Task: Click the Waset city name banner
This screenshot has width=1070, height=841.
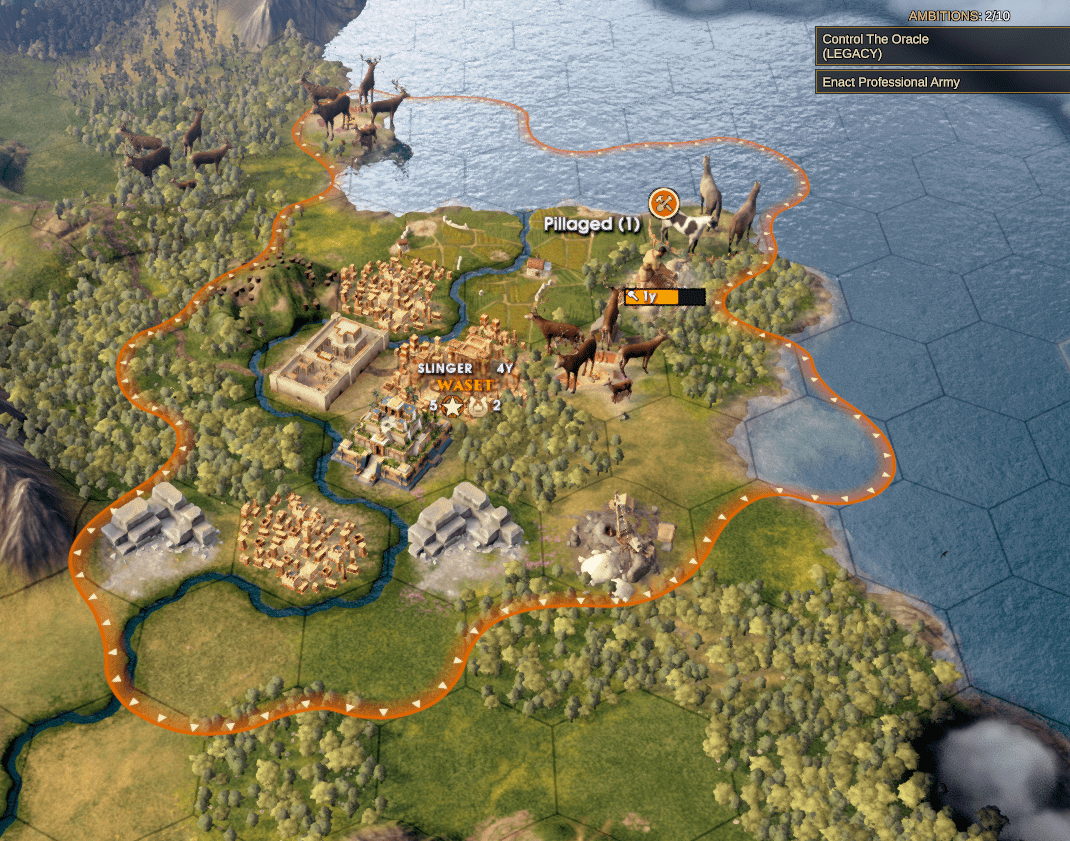Action: click(465, 385)
